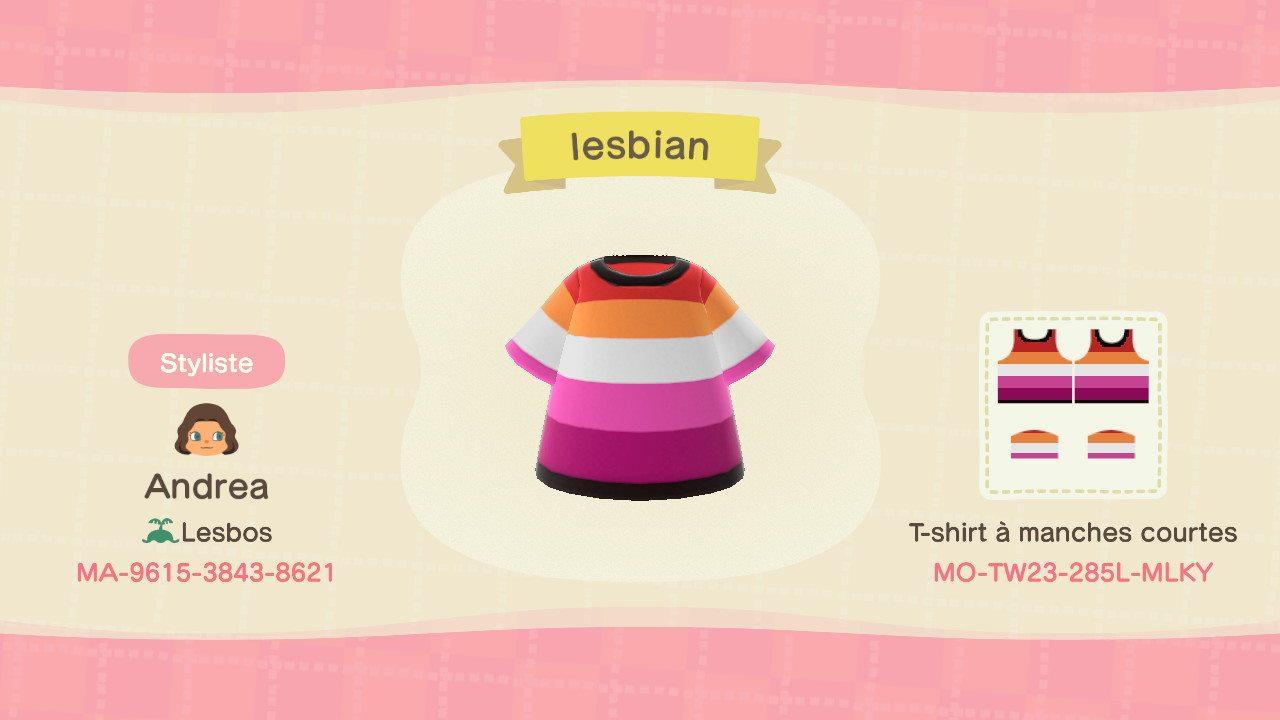Screen dimensions: 1280x720
Task: Click the creator name Andrea
Action: [x=207, y=487]
